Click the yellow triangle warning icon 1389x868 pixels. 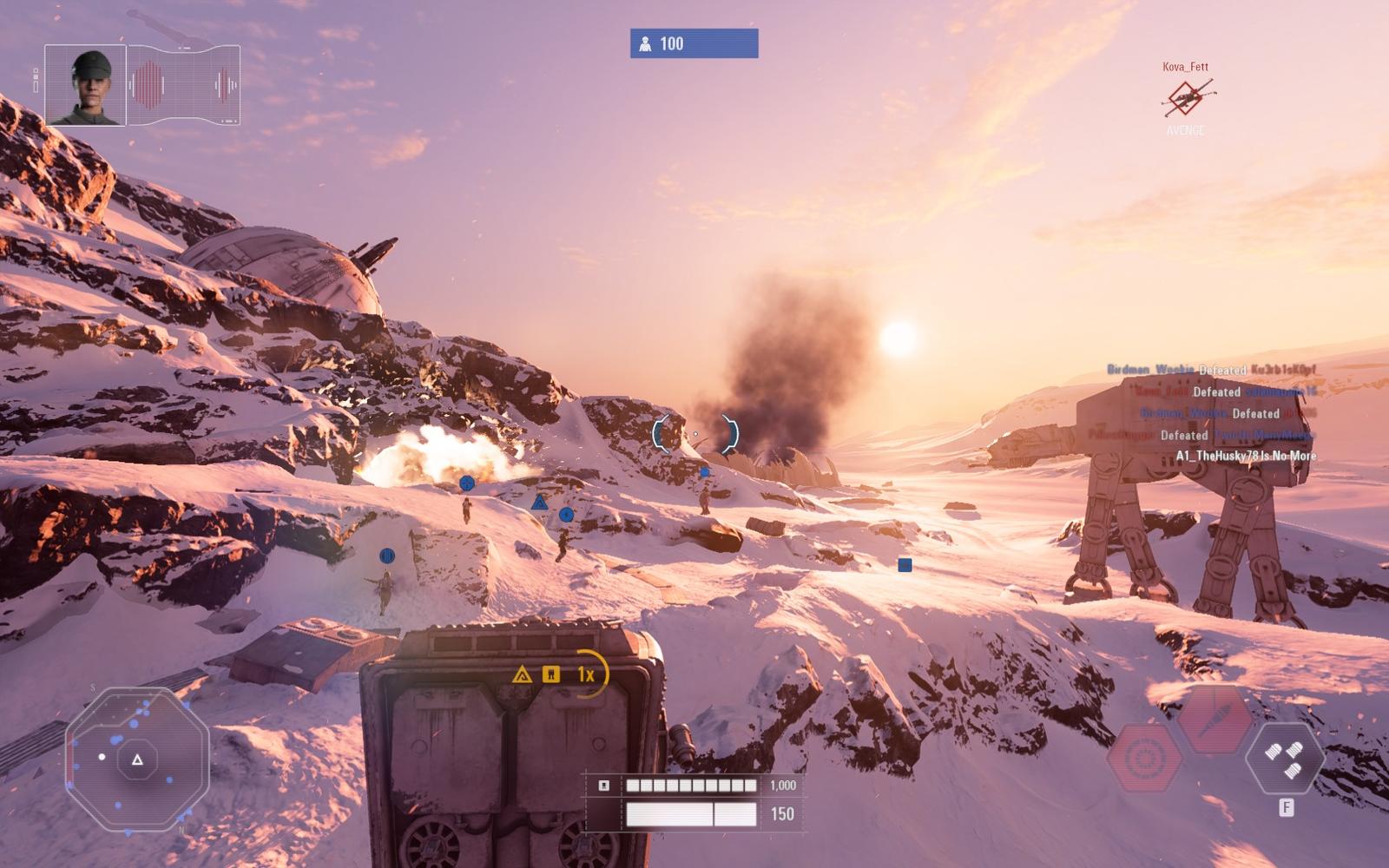[x=522, y=674]
